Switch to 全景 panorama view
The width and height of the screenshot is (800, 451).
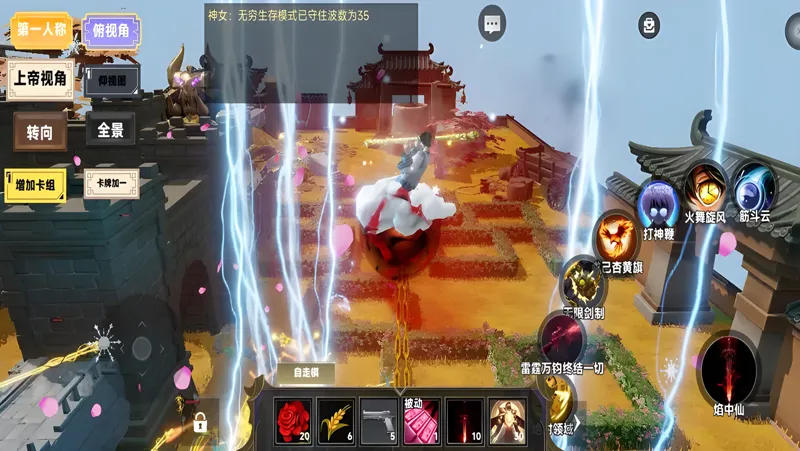[110, 130]
